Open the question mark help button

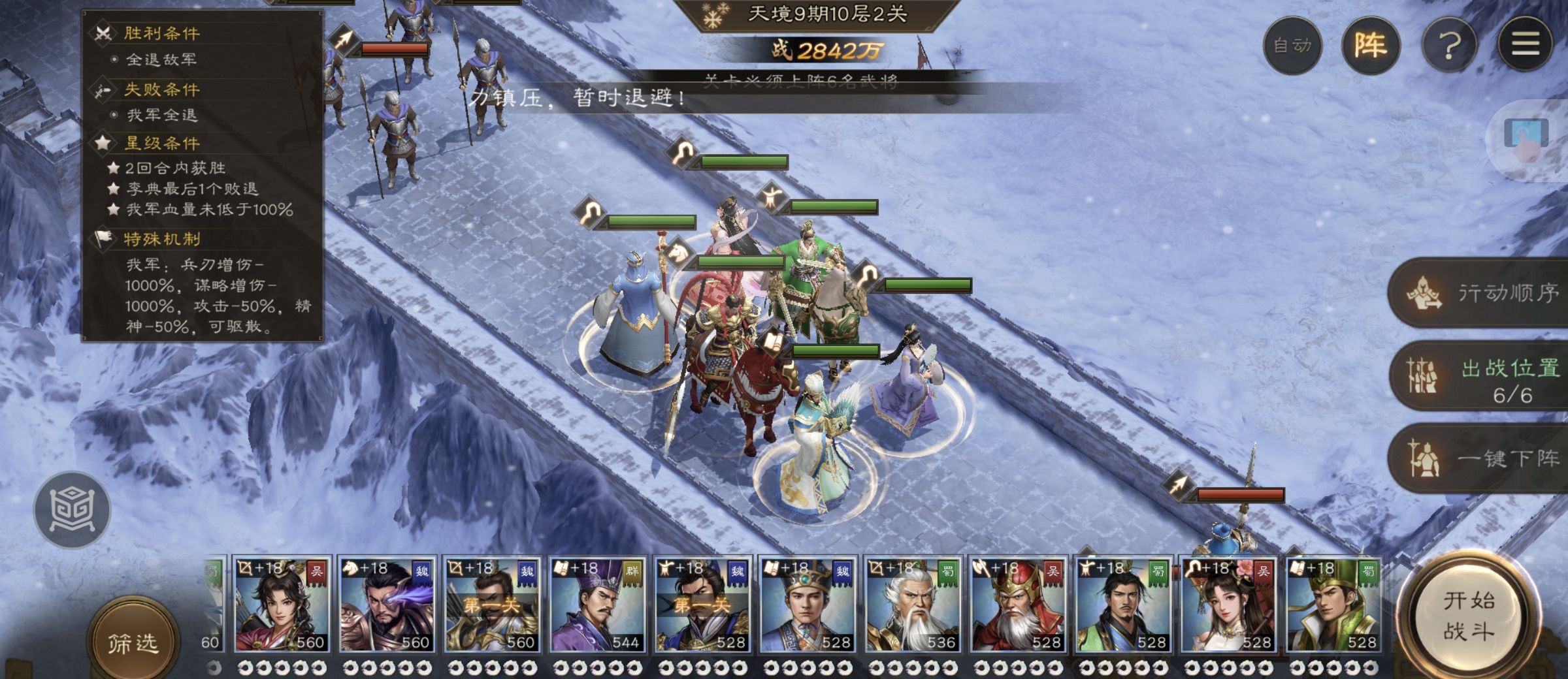click(1450, 45)
